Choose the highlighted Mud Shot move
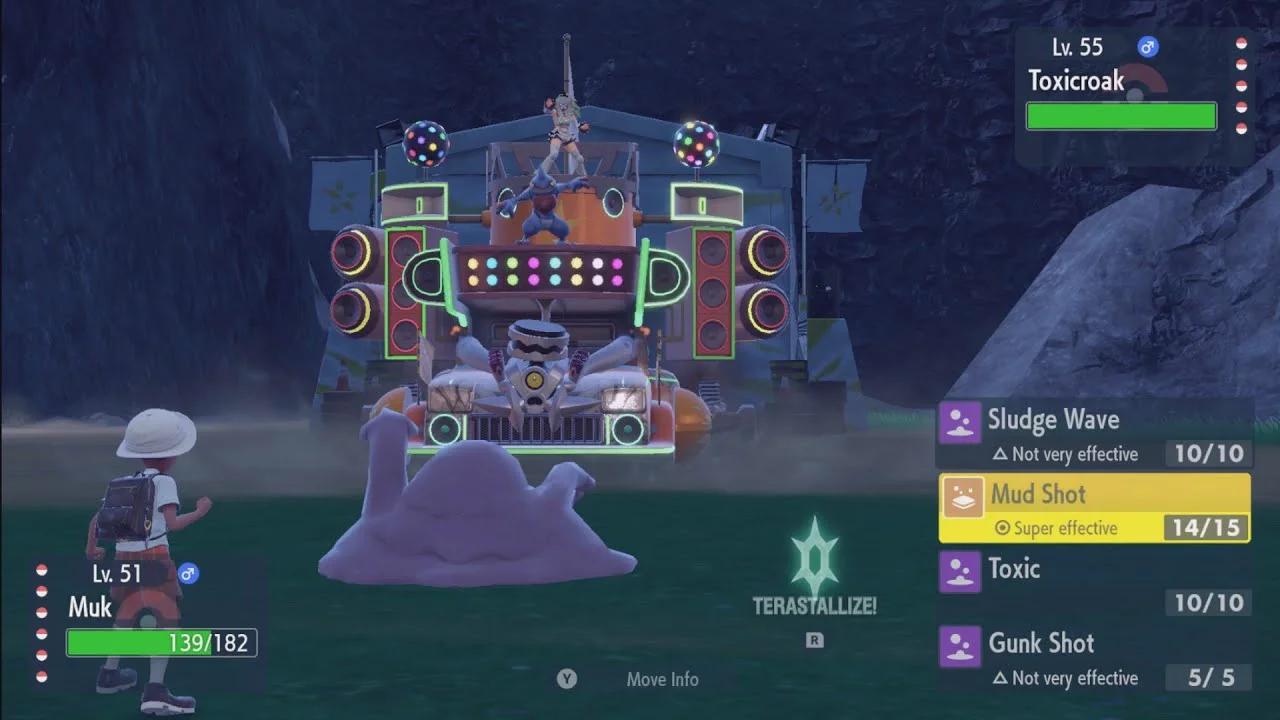 [1094, 508]
